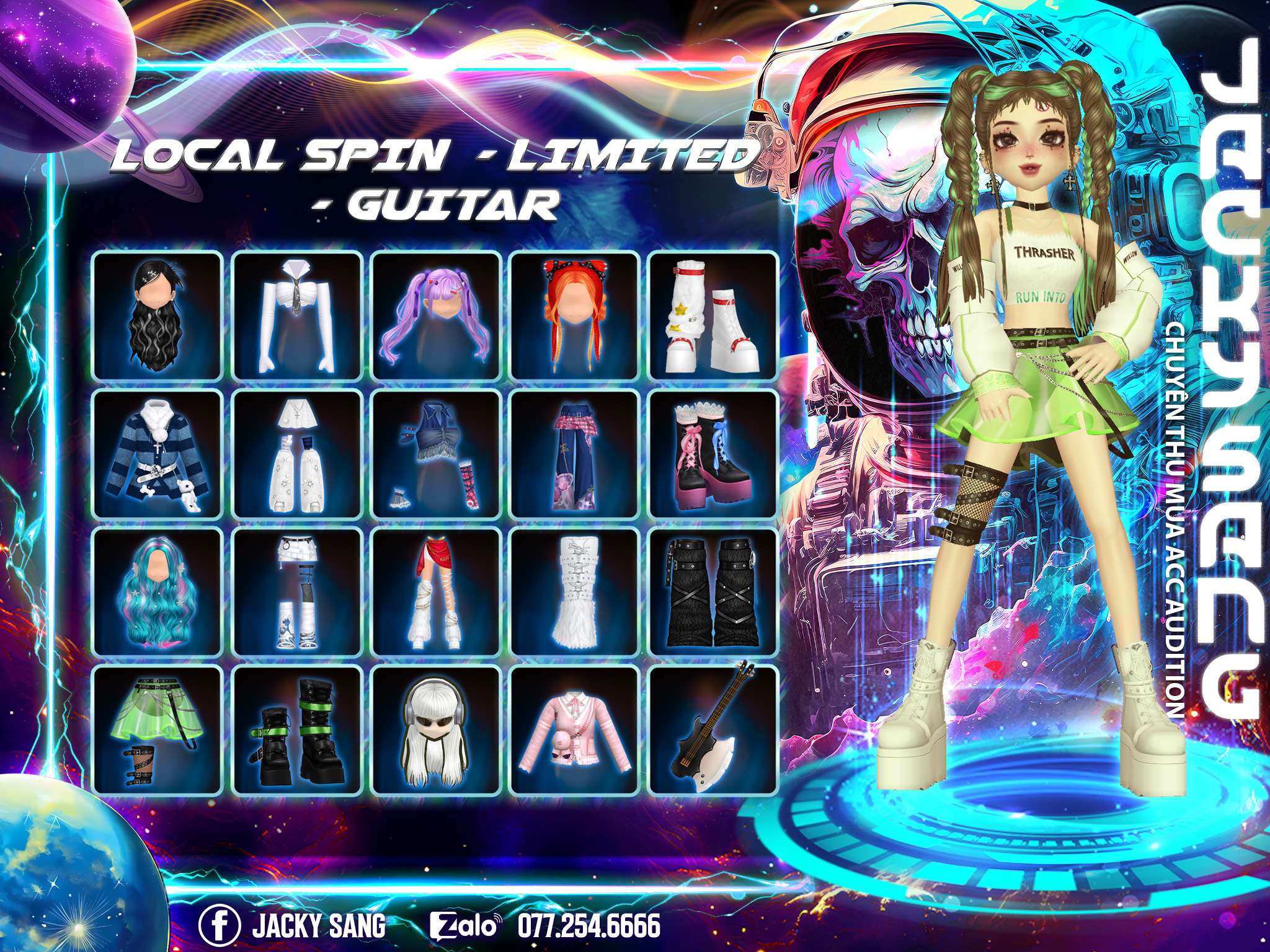The height and width of the screenshot is (952, 1270).
Task: Select white hair with headphones
Action: pos(436,729)
